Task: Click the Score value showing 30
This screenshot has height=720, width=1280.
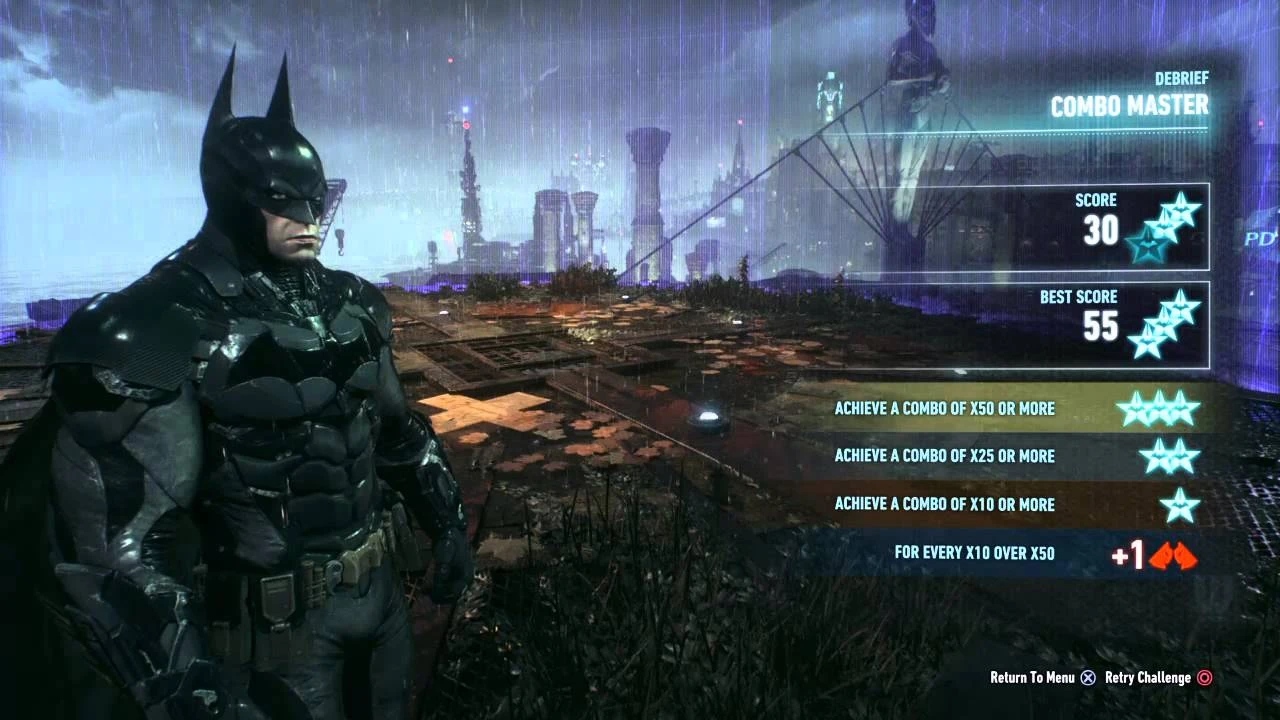Action: (x=1103, y=230)
